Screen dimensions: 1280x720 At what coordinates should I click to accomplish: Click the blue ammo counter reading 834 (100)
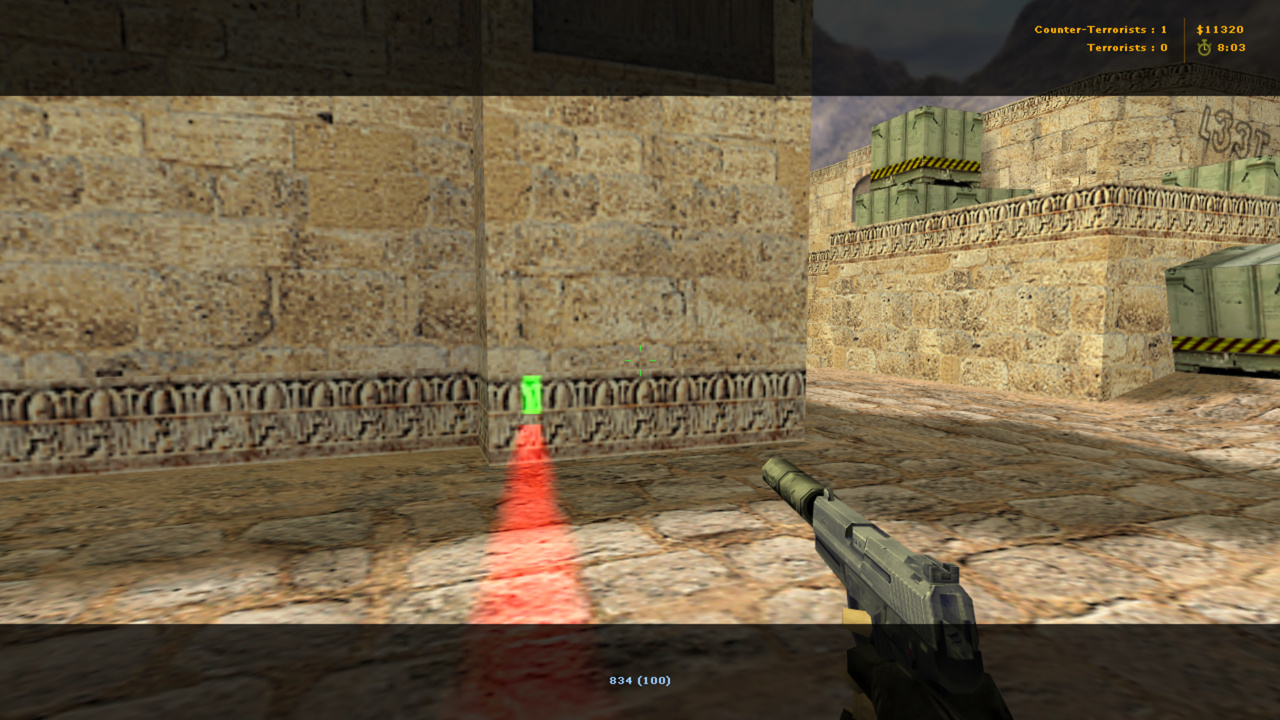pos(639,679)
